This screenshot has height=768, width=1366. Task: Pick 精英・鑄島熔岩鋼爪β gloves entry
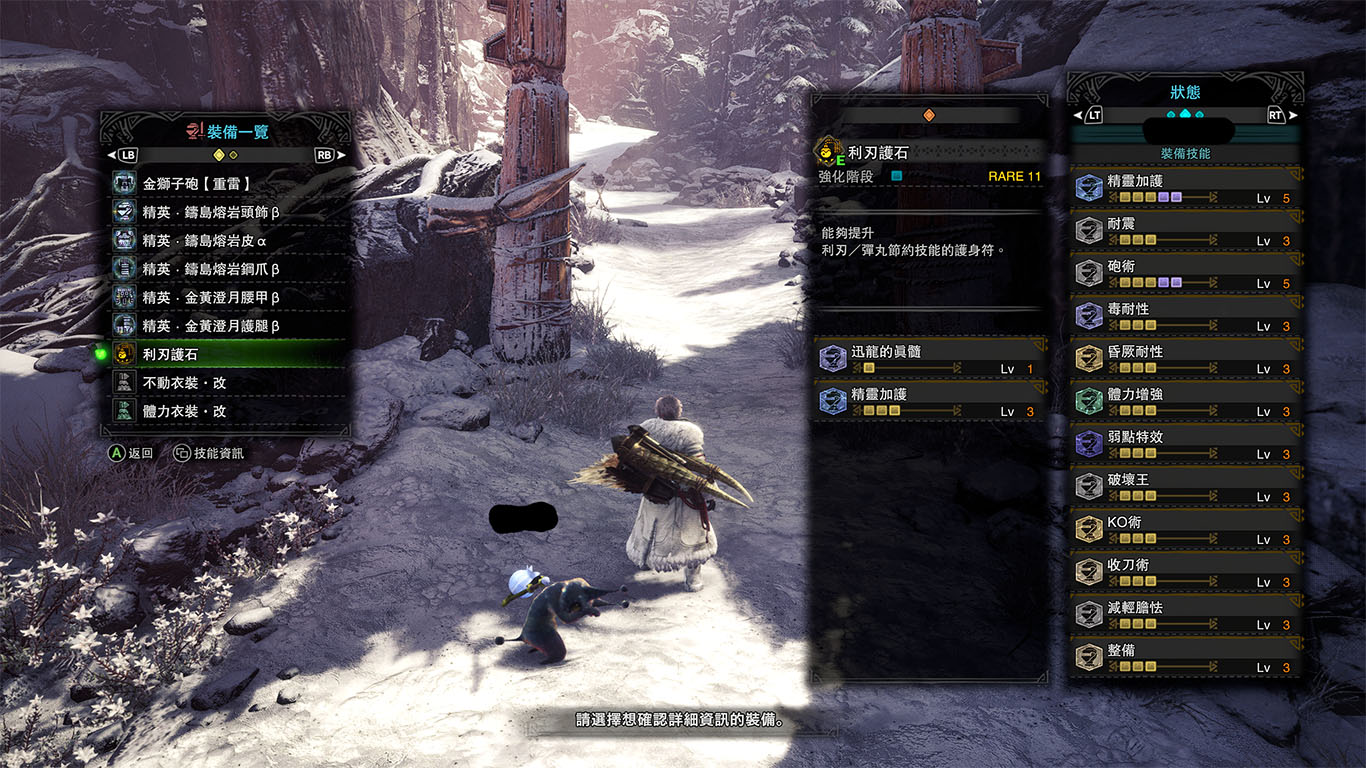[230, 269]
